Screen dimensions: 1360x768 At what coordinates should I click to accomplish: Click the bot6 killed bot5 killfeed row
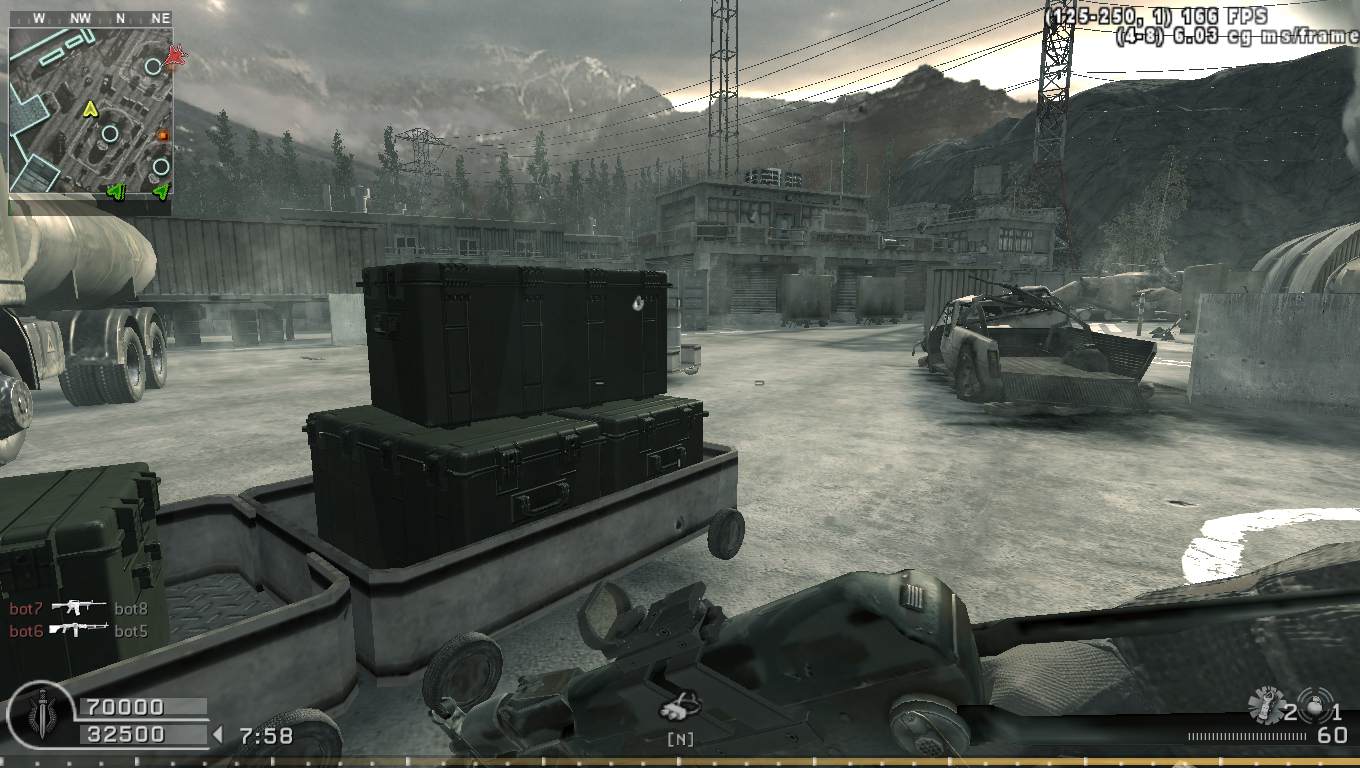coord(78,630)
